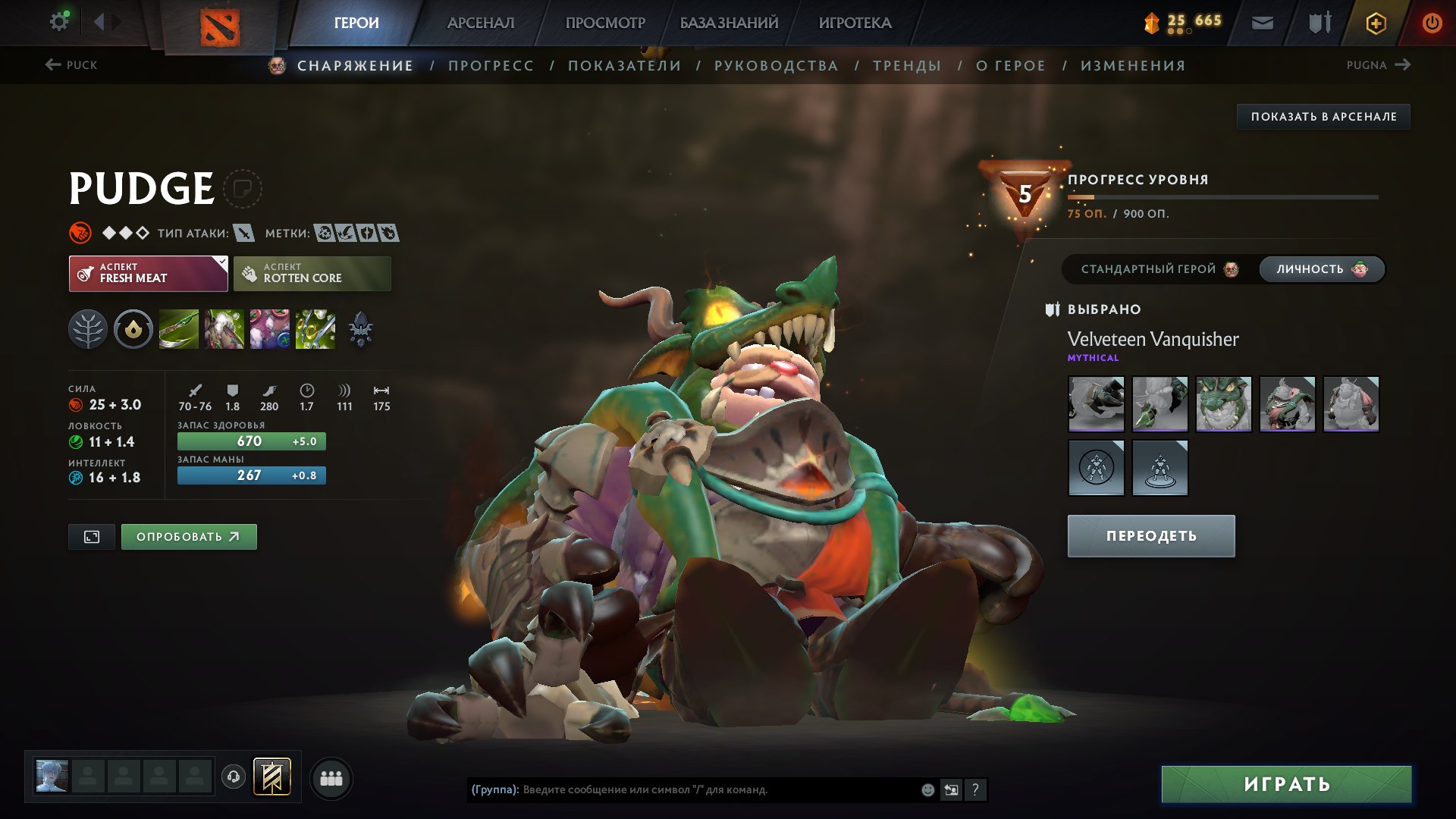Select the Dismember ability icon

pos(315,328)
